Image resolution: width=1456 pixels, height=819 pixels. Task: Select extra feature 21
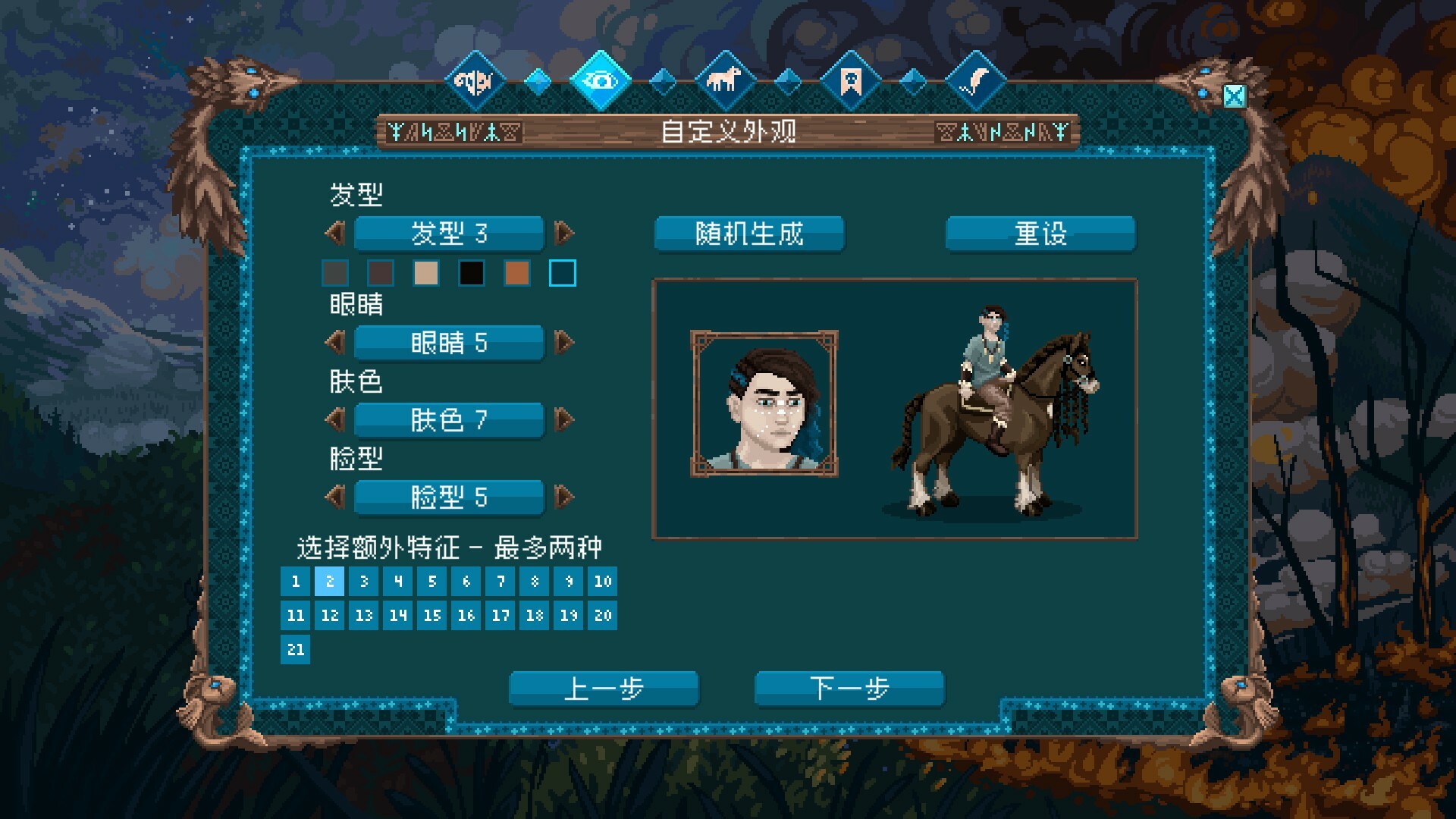pyautogui.click(x=295, y=650)
